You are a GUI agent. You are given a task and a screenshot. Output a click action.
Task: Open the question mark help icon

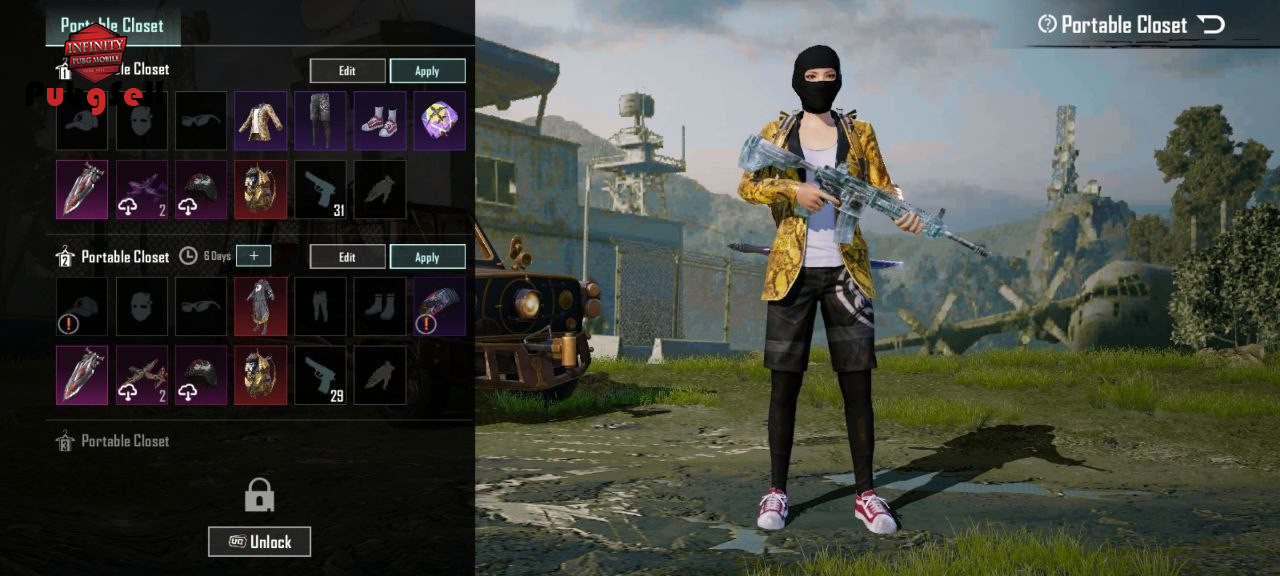1047,25
